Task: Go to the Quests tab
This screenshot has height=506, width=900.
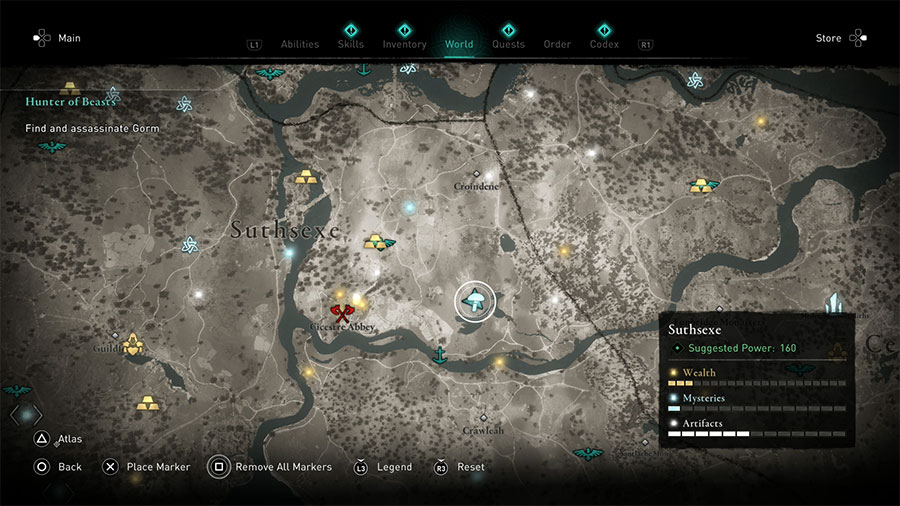Action: click(508, 44)
